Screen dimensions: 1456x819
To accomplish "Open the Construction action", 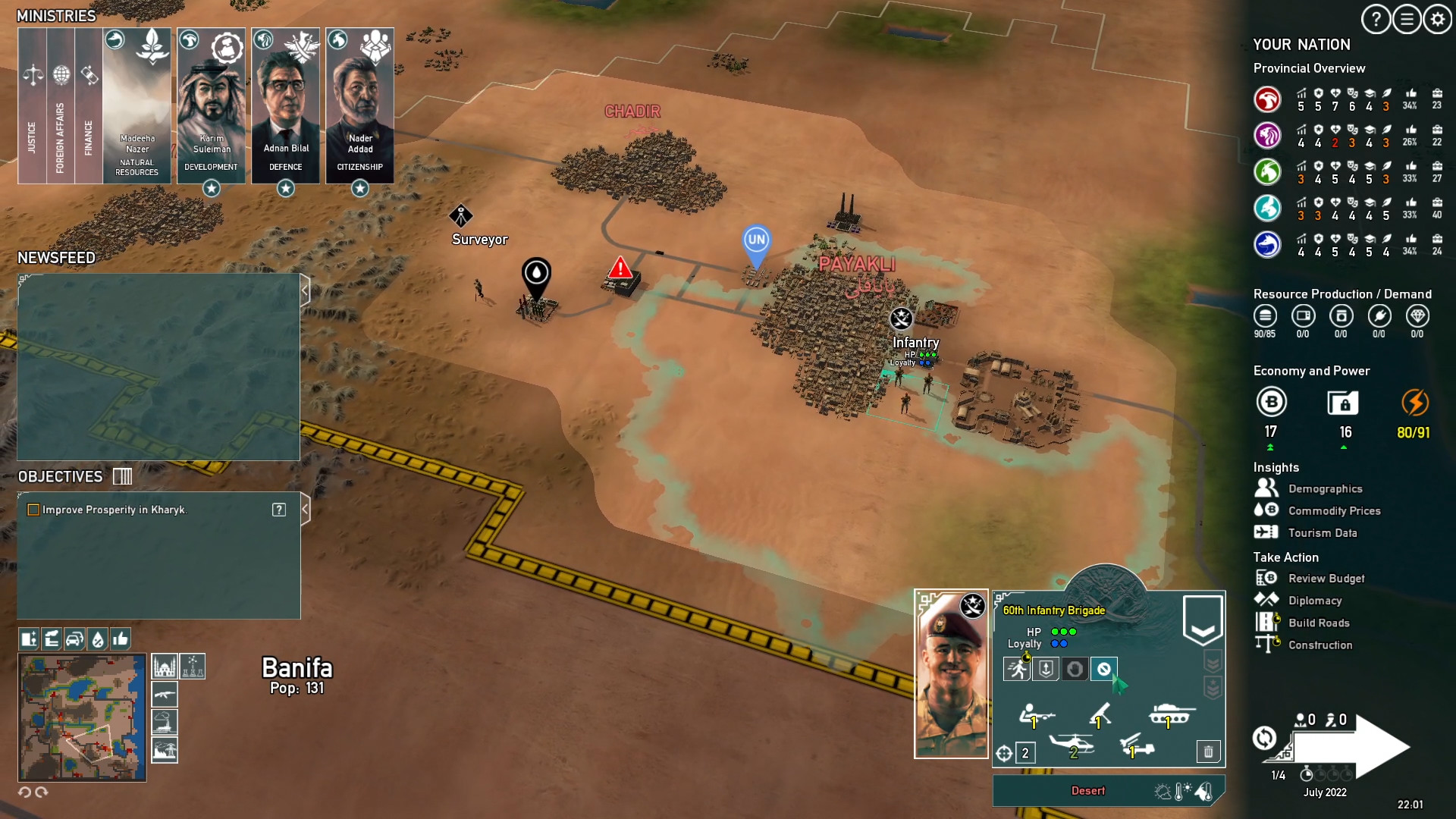I will click(1321, 645).
